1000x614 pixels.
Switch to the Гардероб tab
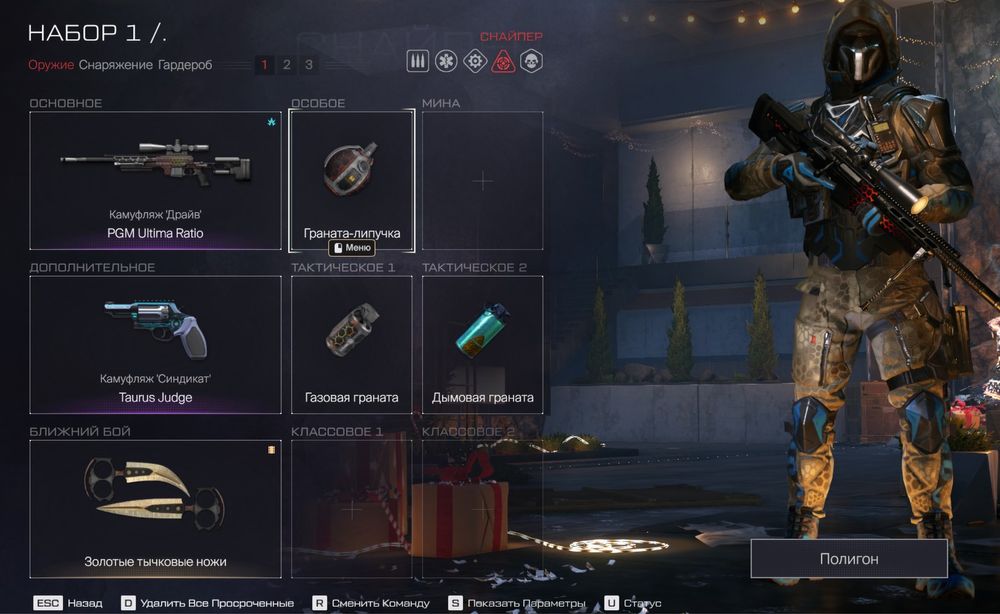pyautogui.click(x=185, y=65)
